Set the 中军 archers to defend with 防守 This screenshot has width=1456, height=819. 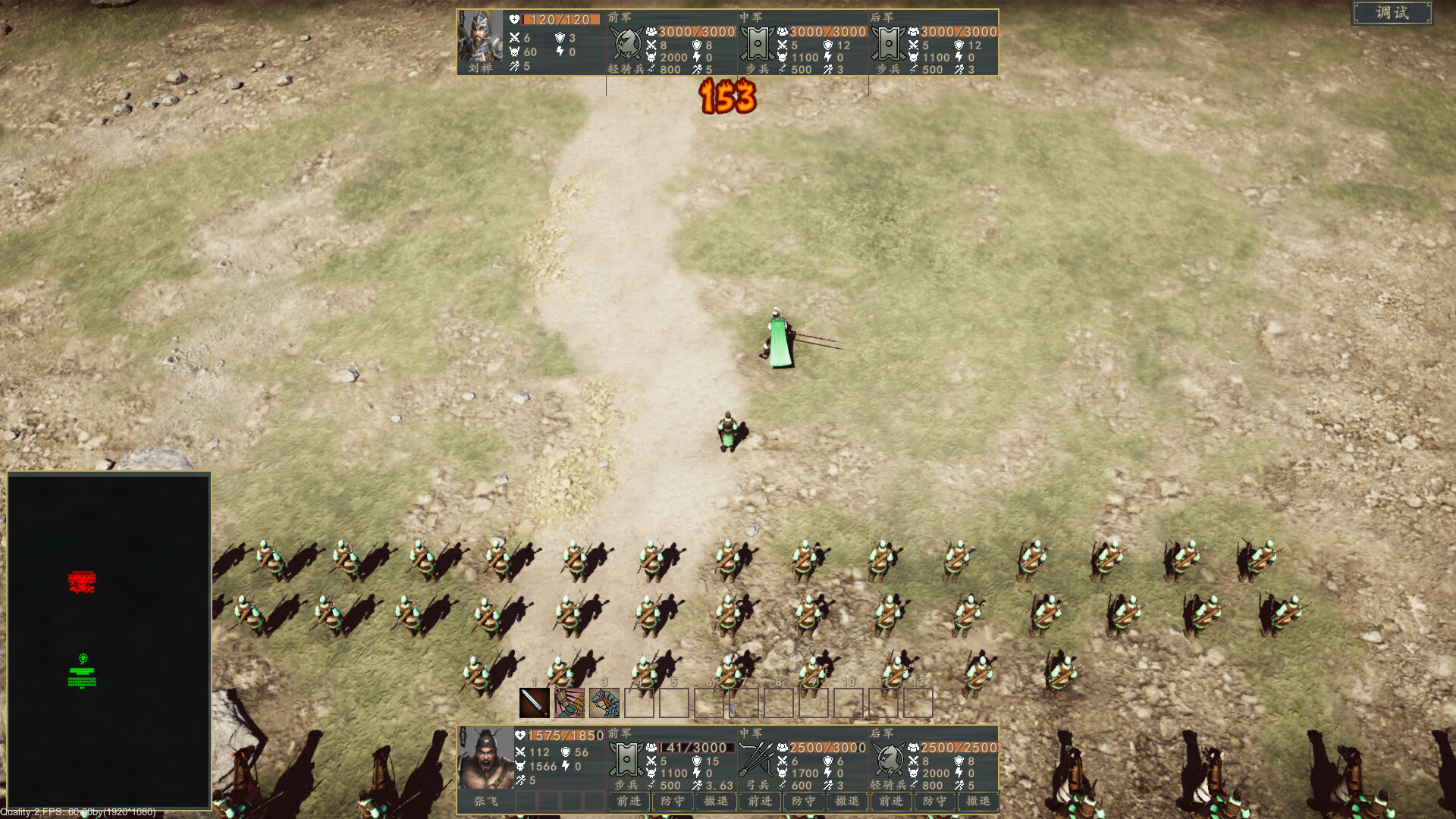(x=804, y=802)
